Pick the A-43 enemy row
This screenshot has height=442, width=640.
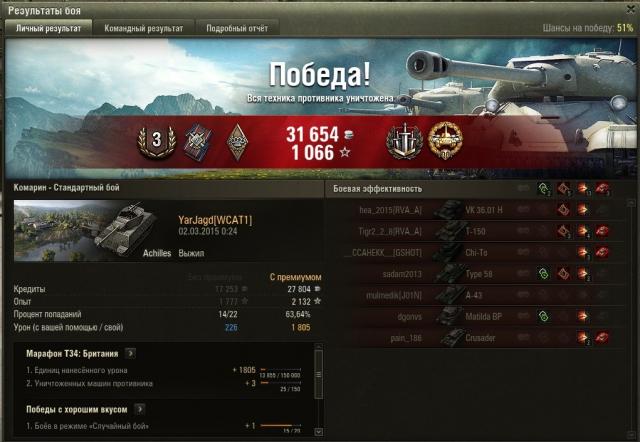pos(470,295)
